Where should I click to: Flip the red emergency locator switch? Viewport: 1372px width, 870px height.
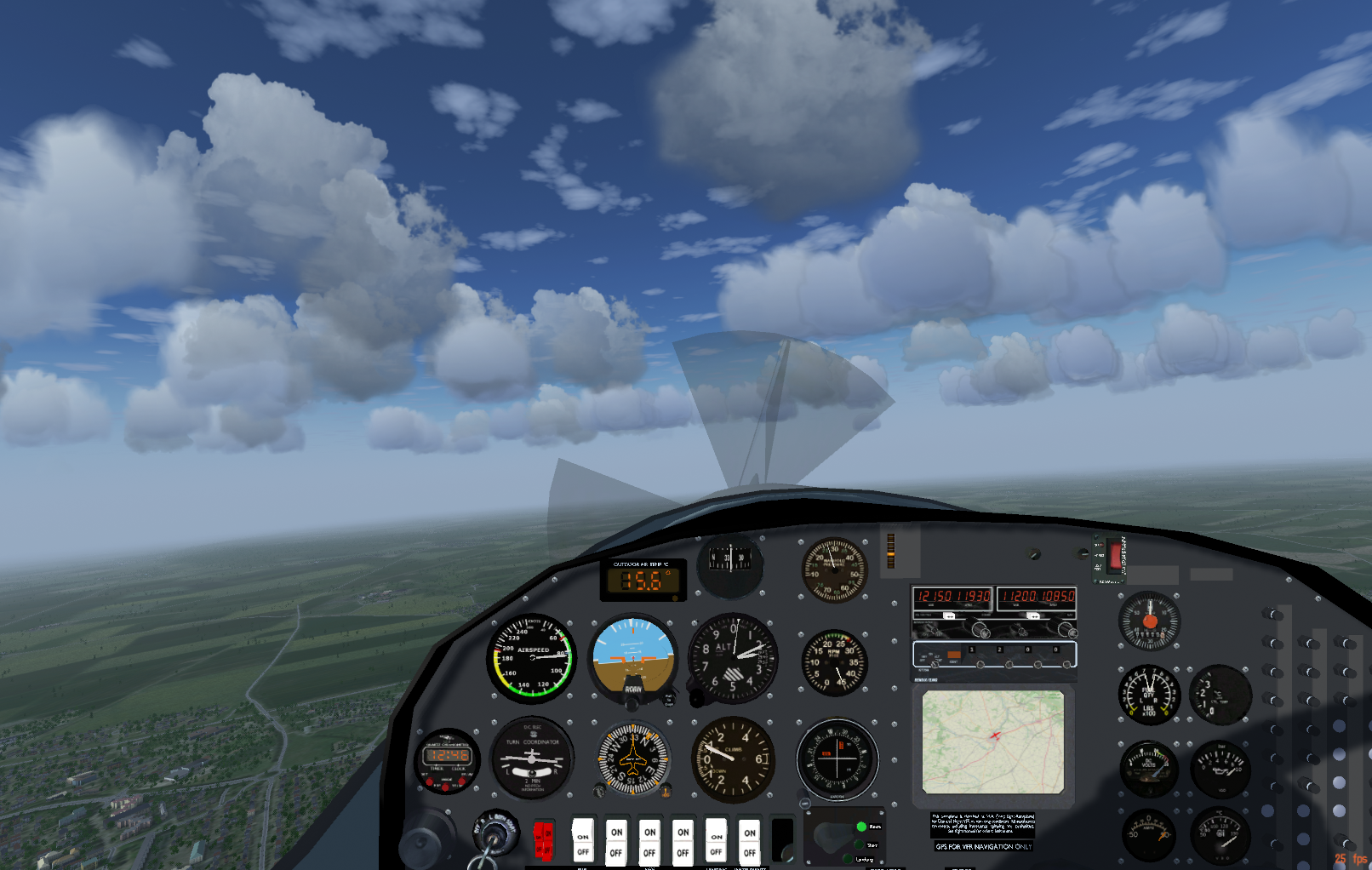[x=1115, y=555]
